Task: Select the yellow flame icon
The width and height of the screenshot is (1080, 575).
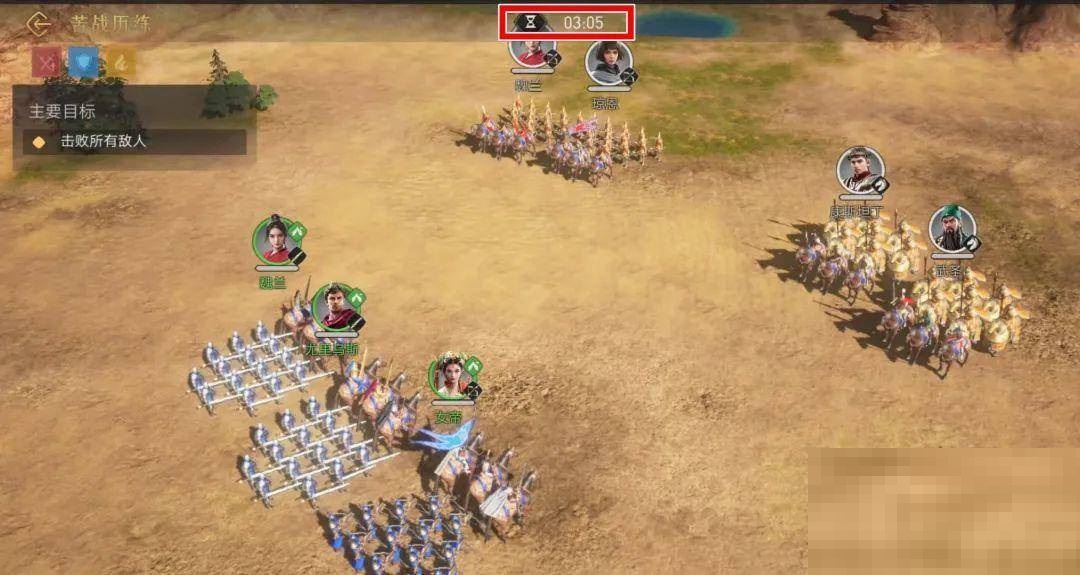Action: pyautogui.click(x=120, y=63)
